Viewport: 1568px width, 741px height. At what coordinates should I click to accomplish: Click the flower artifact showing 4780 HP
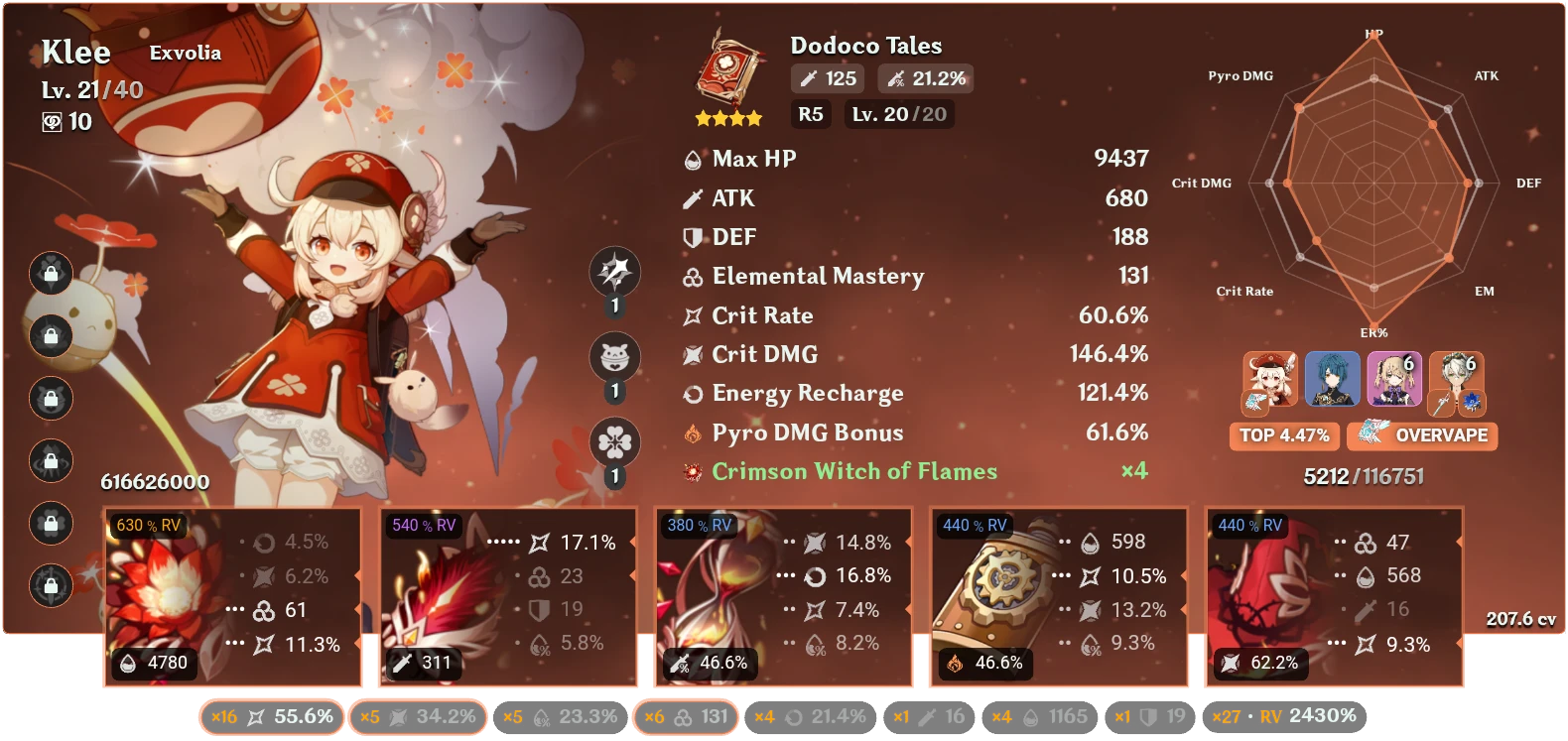tap(228, 595)
